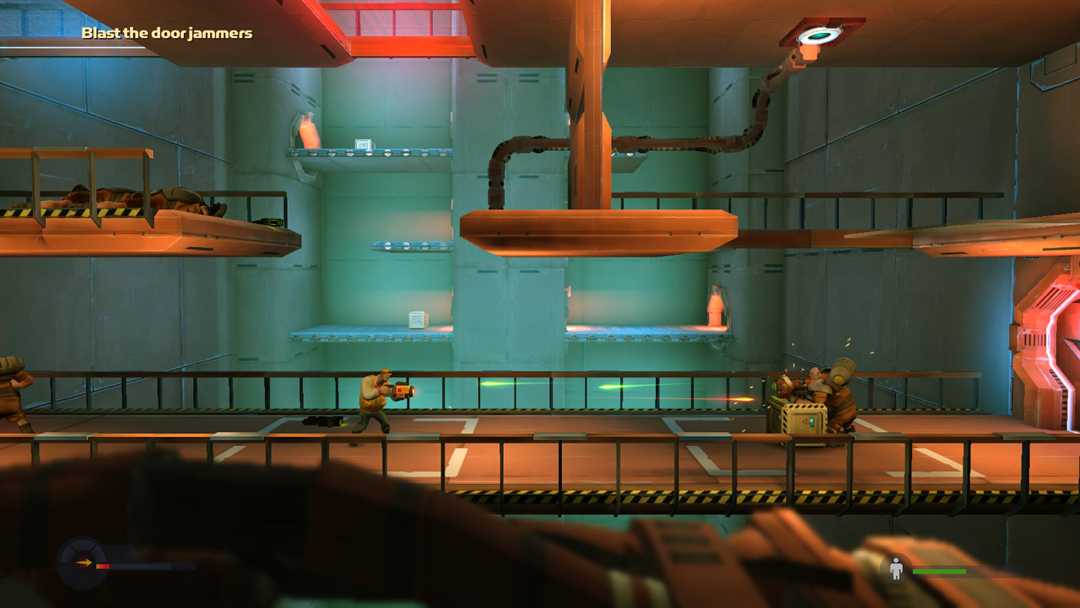The image size is (1080, 608).
Task: Click the "Blast the door jammers" objective
Action: tap(167, 33)
